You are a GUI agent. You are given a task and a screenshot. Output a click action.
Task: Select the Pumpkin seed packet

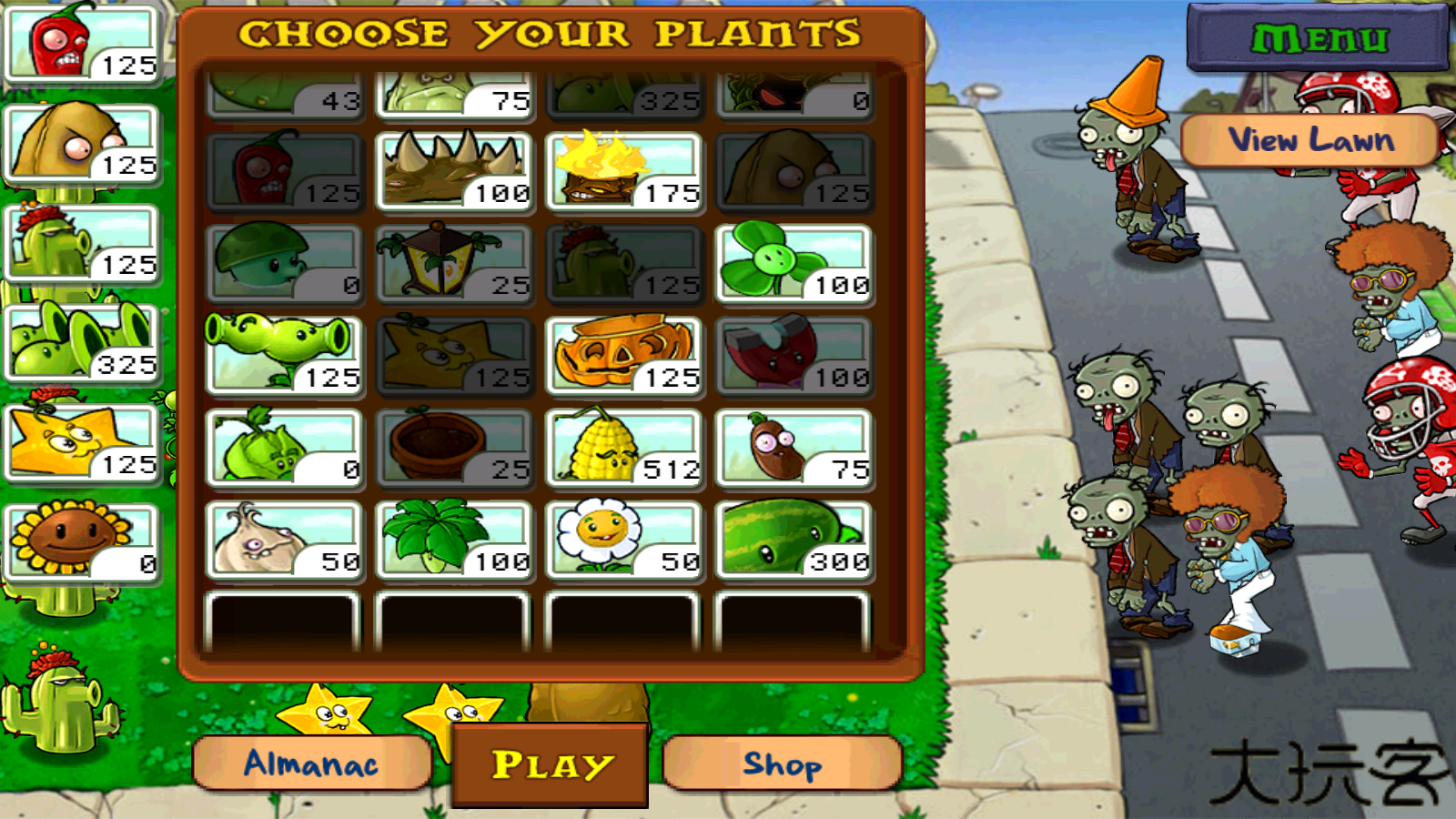pyautogui.click(x=623, y=356)
